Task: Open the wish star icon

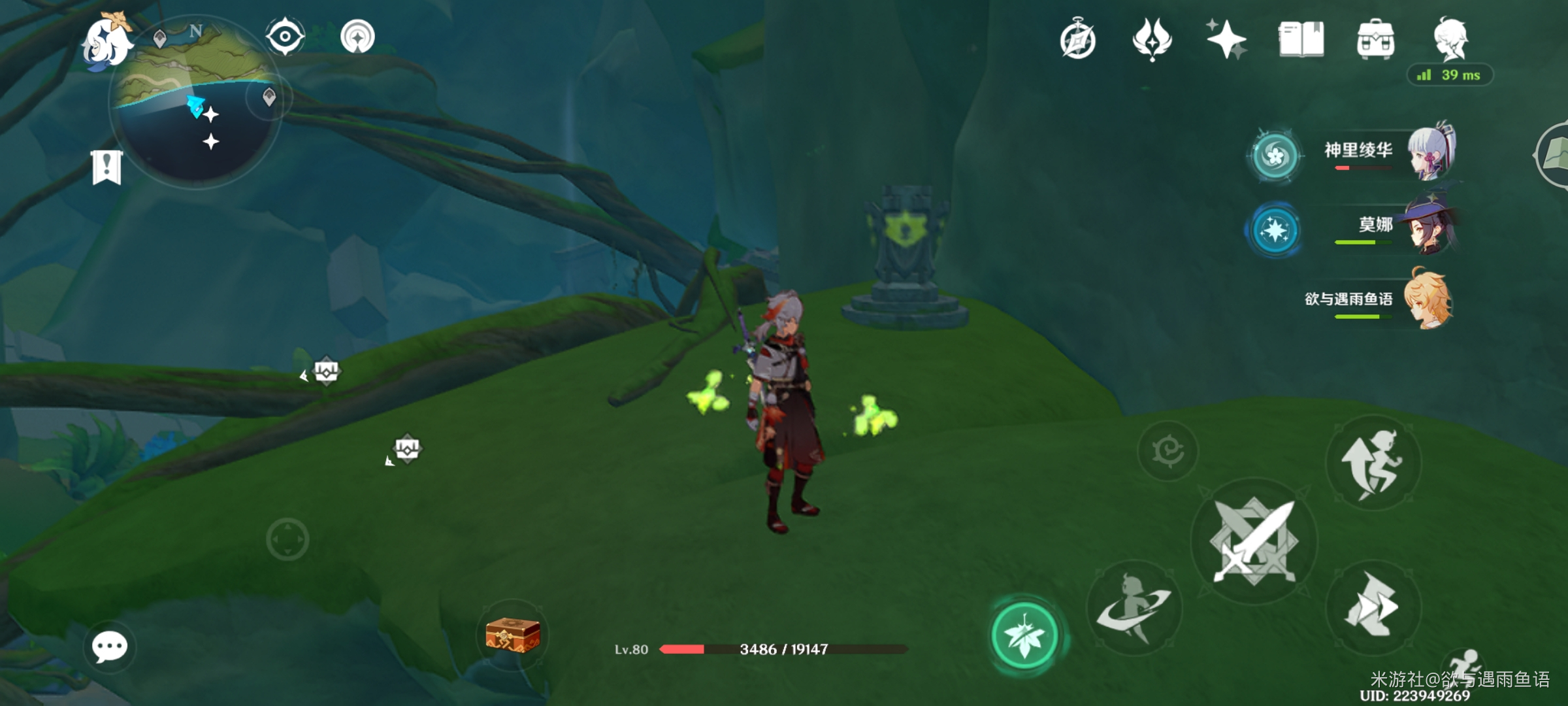Action: 1226,40
